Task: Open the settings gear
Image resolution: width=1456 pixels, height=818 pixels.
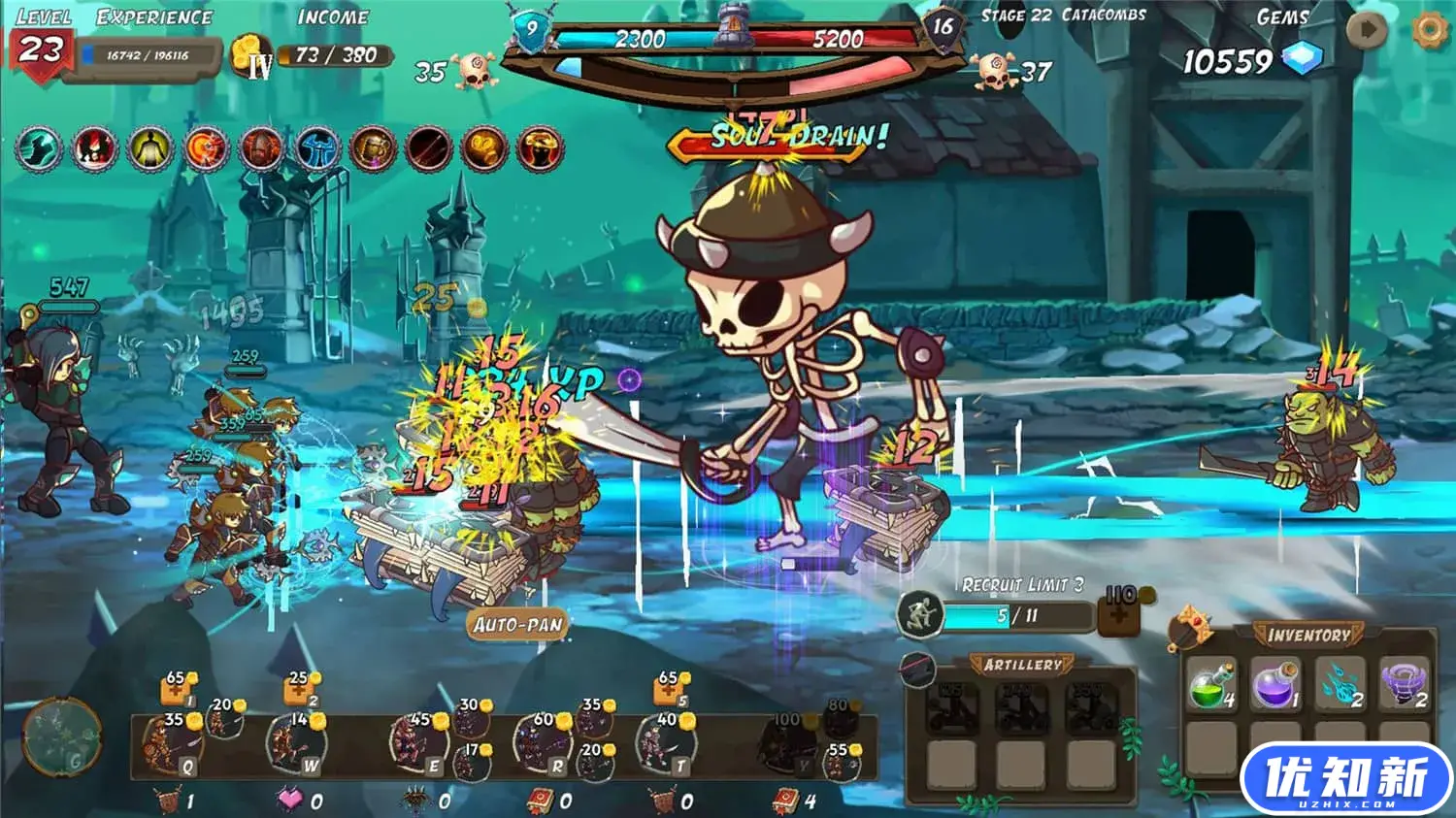Action: [1429, 30]
